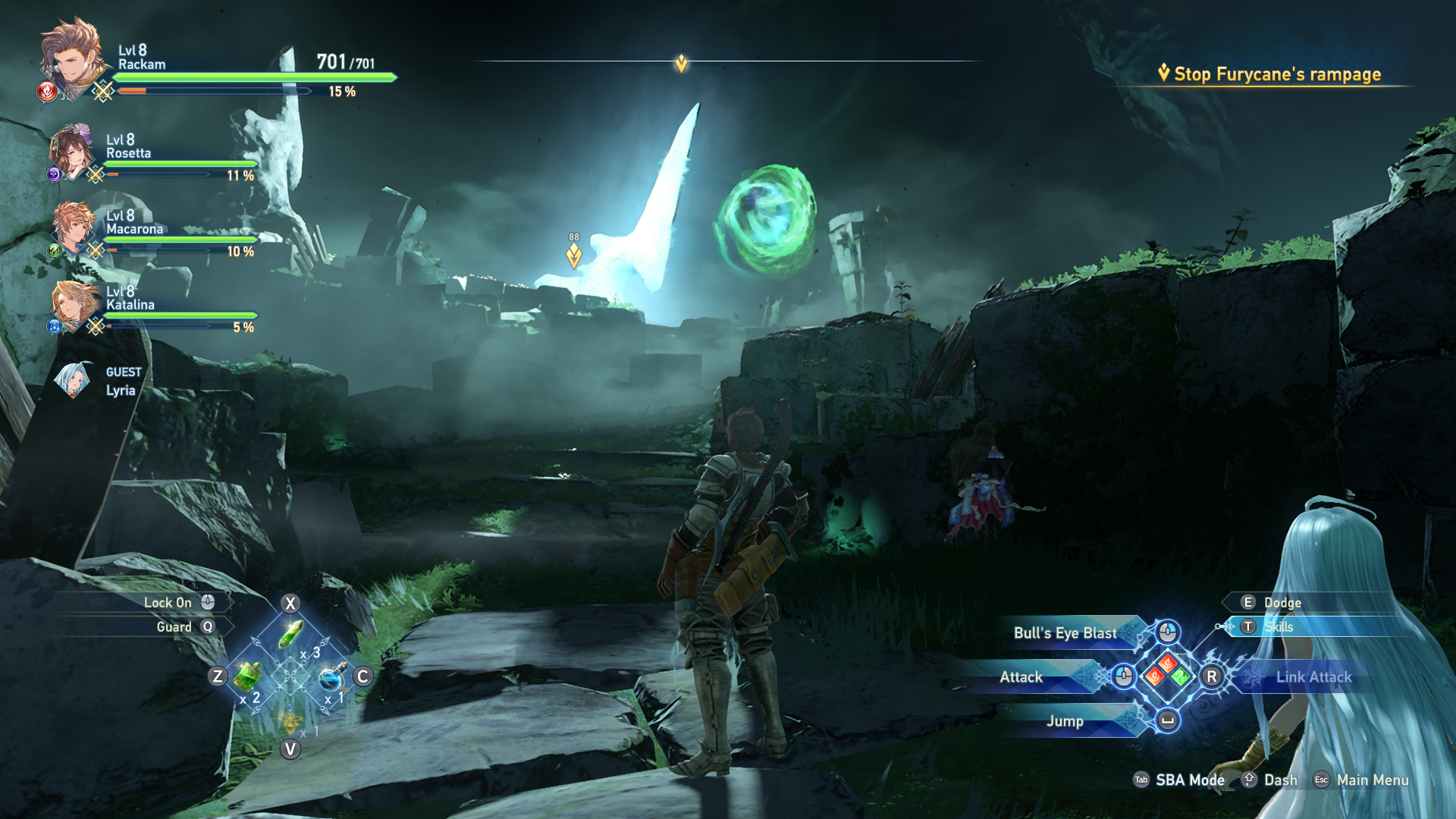
Task: Choose the Jump action label
Action: (1065, 721)
